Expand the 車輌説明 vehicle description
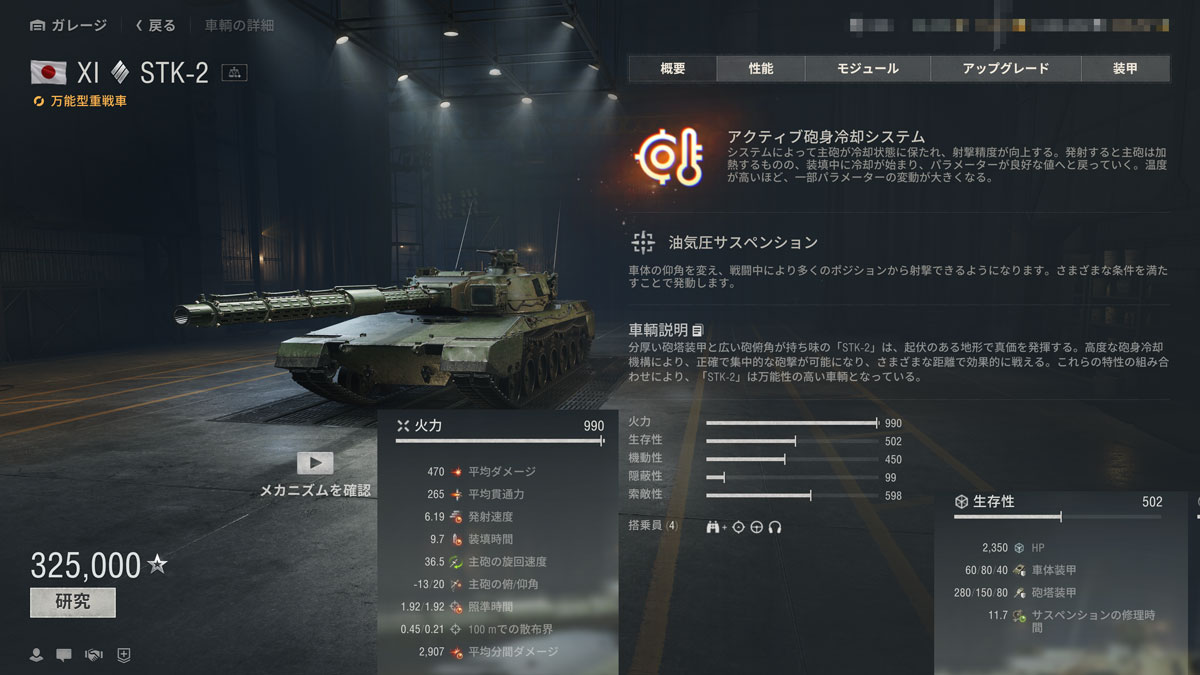 698,330
